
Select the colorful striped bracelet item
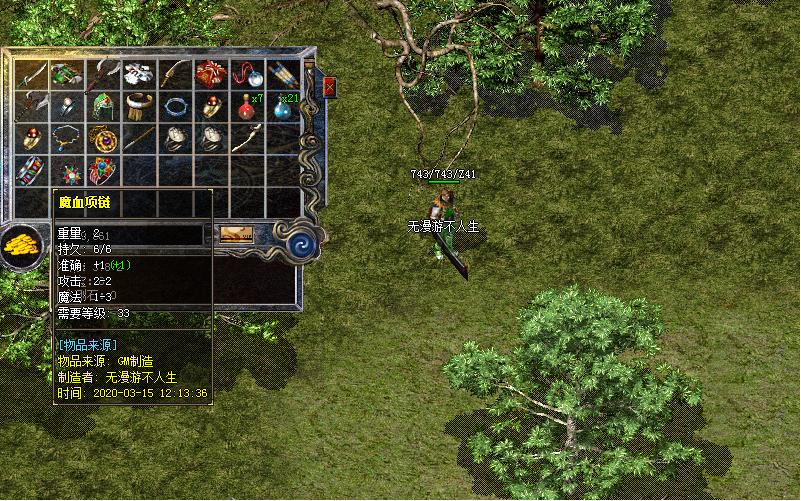[x=30, y=170]
